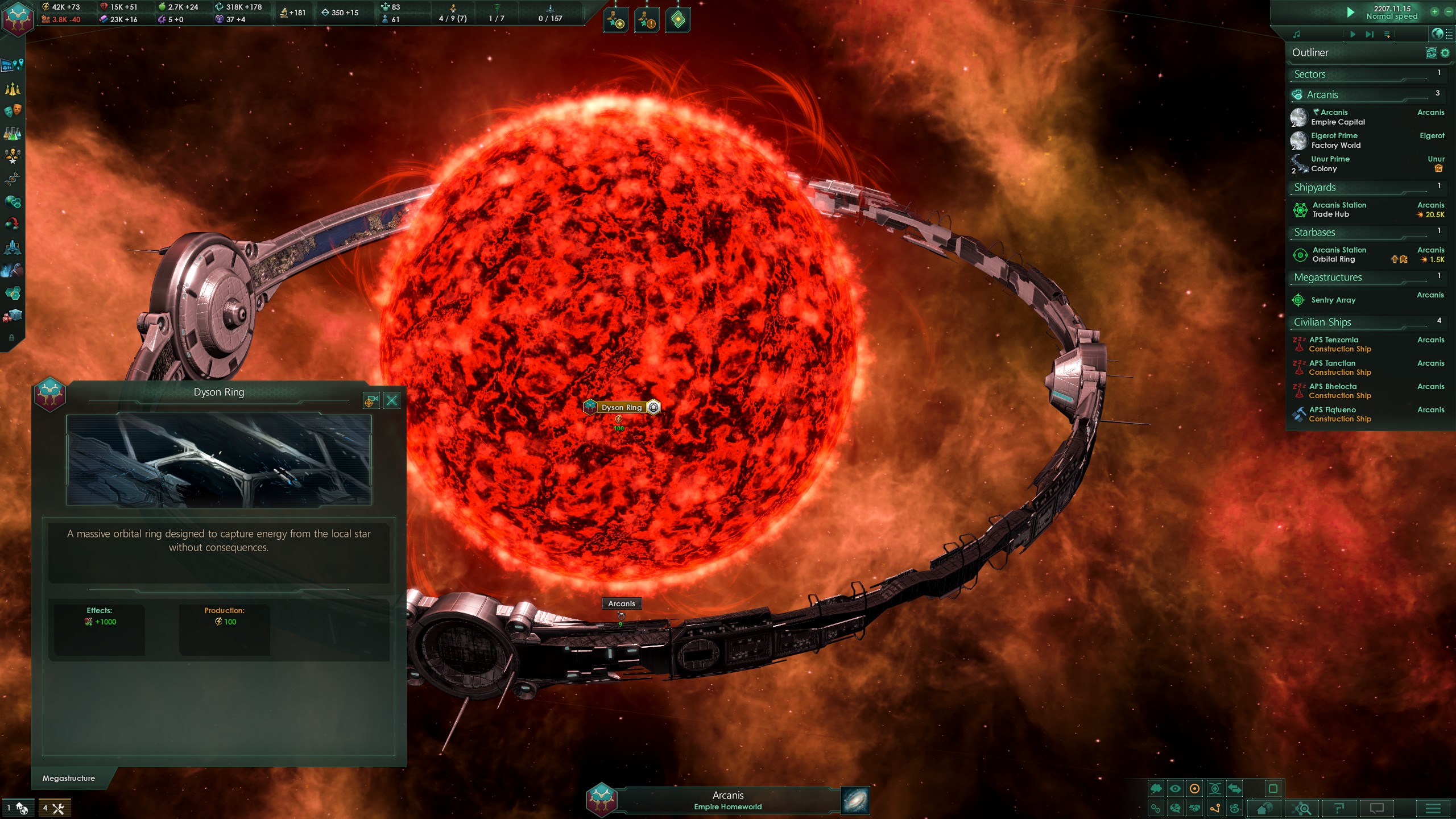This screenshot has height=819, width=1456.
Task: Open the main menu hamburger button
Action: tap(1433, 808)
